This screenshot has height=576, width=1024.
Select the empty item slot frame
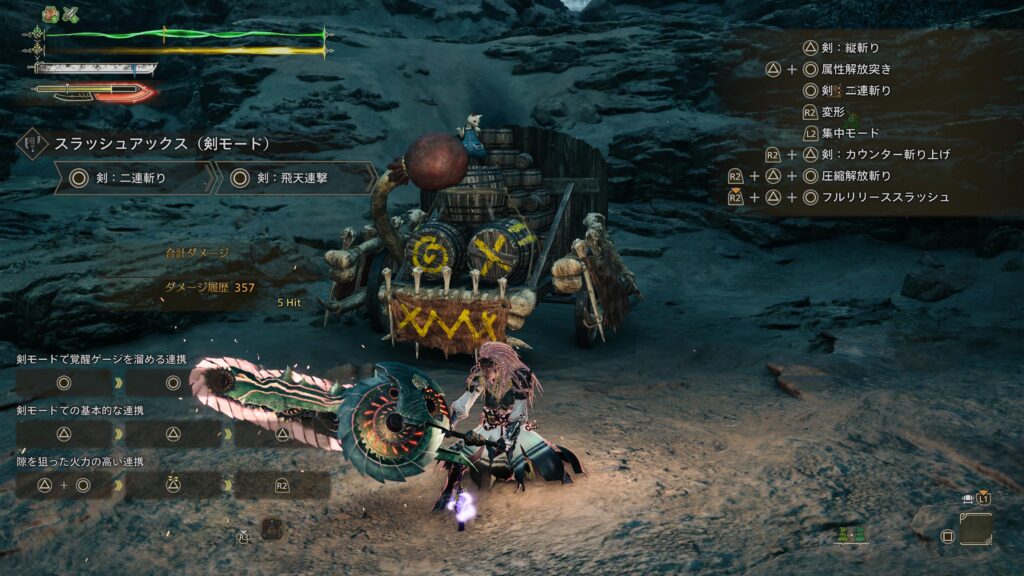(x=975, y=528)
